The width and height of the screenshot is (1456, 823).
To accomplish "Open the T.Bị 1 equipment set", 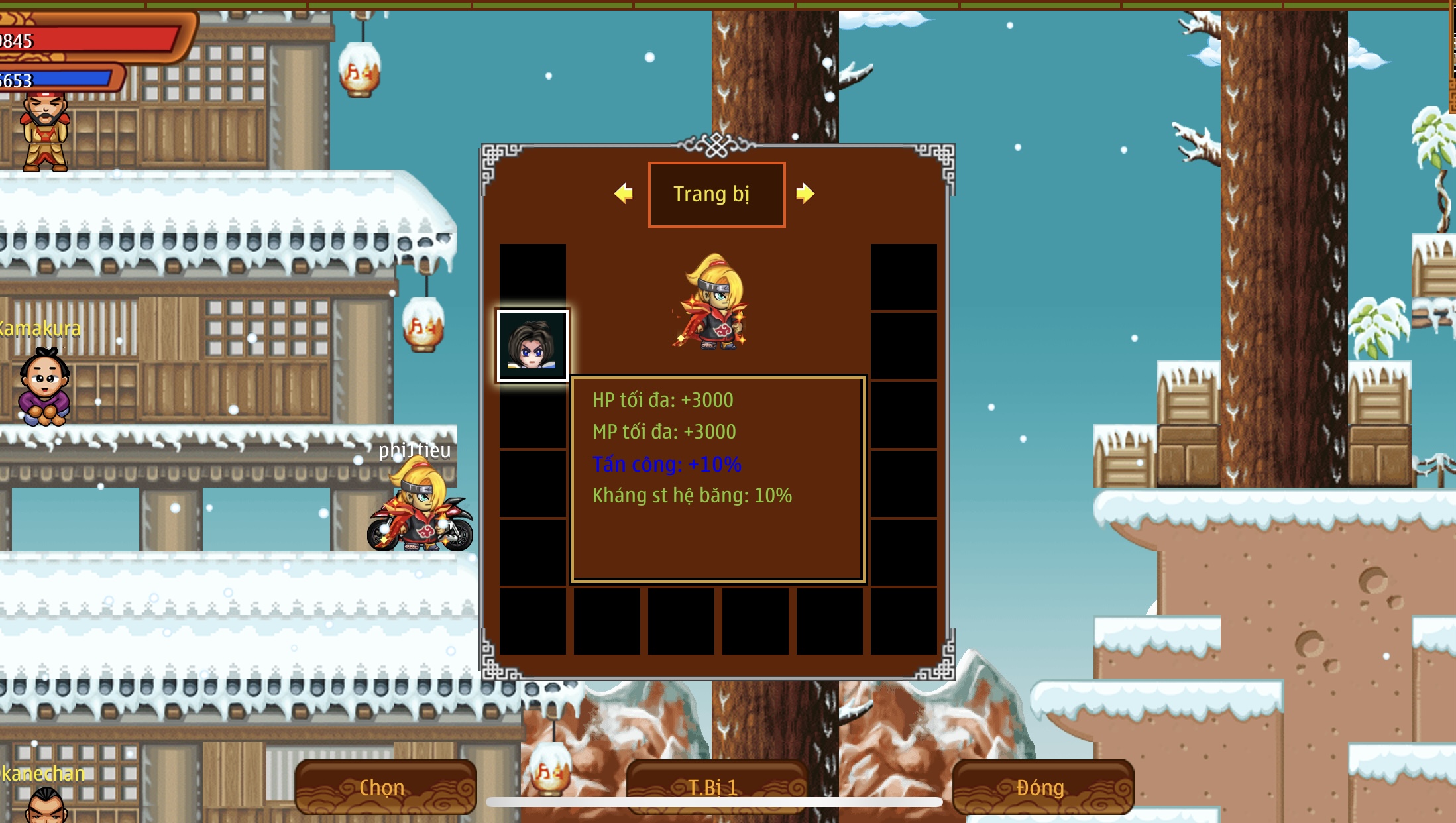I will coord(715,787).
